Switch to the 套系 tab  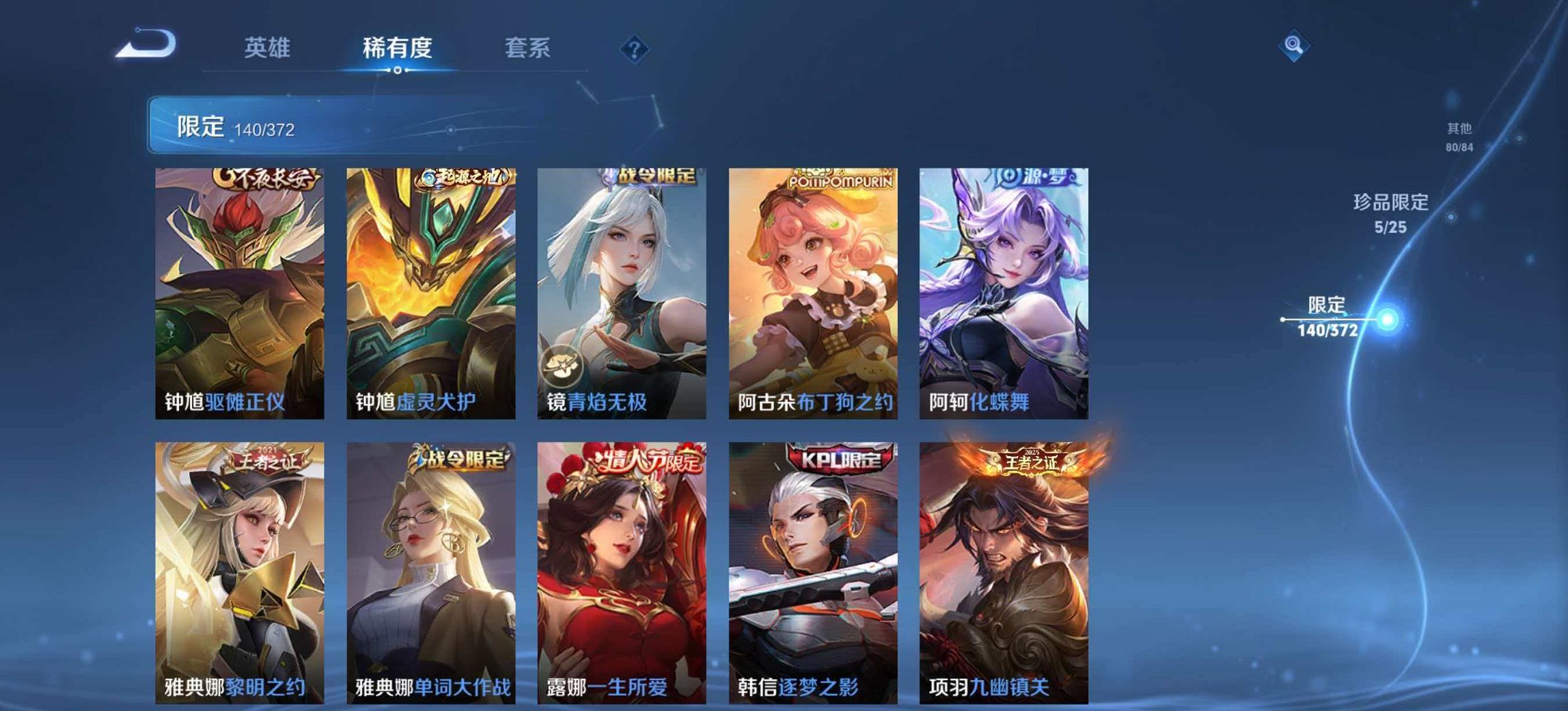point(527,48)
